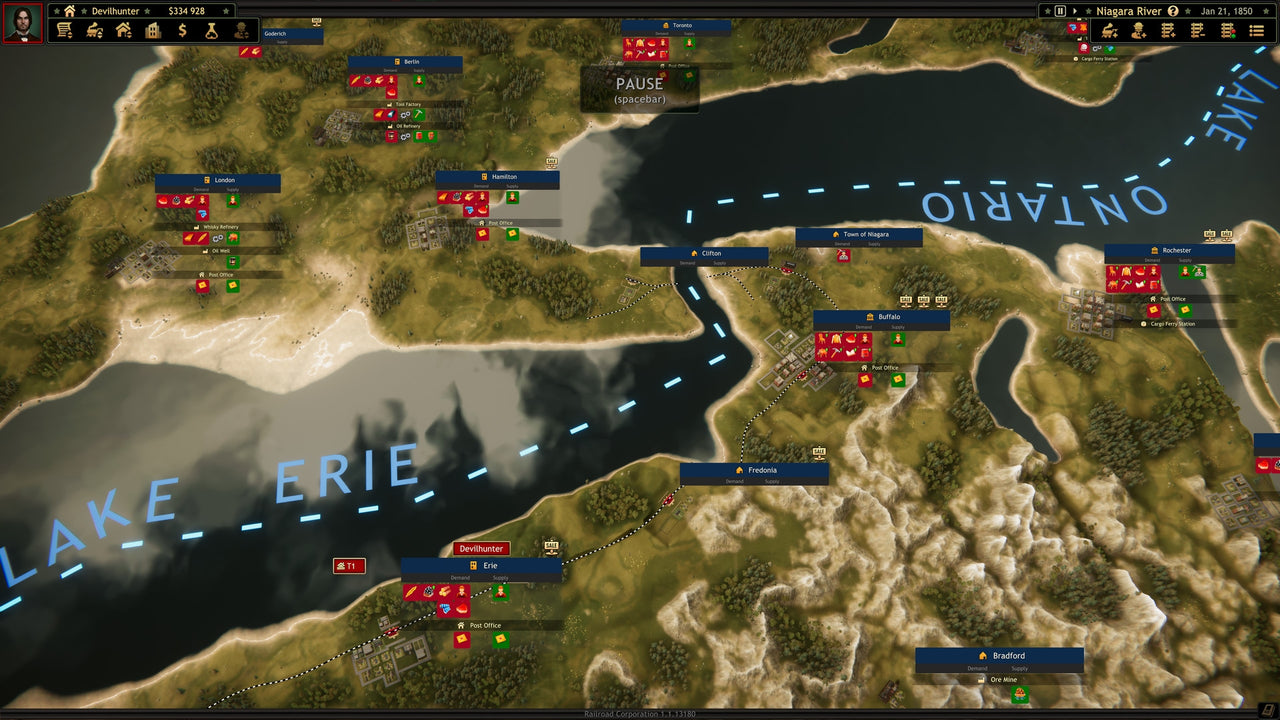1280x720 pixels.
Task: Select the remove track tool
Action: click(x=1197, y=31)
